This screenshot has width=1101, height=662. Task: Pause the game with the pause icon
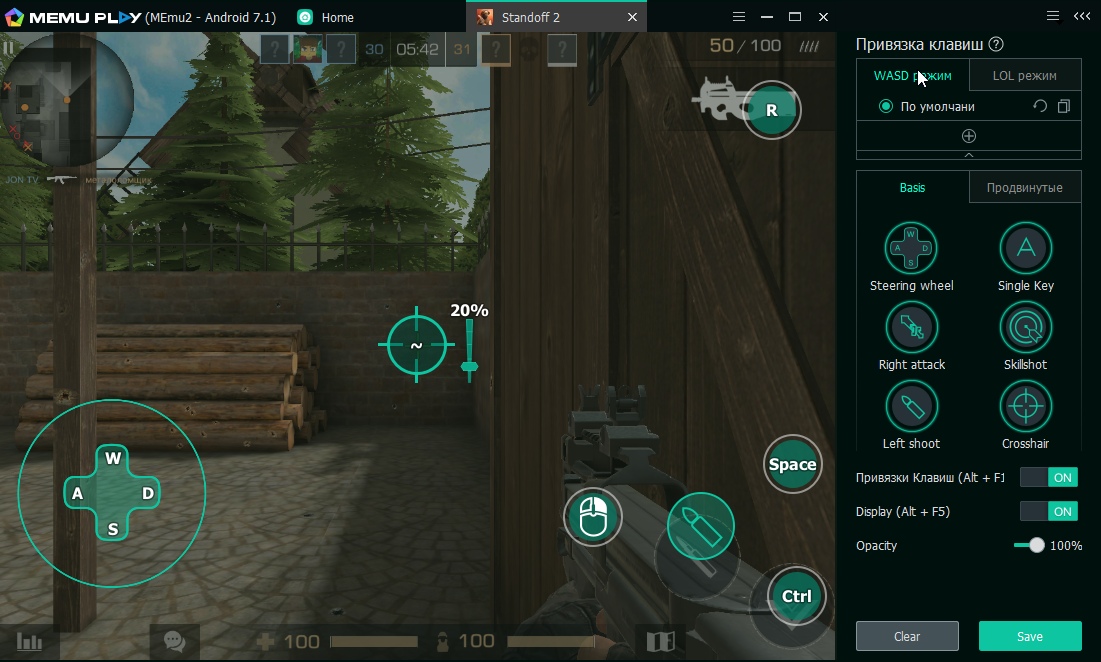tap(9, 47)
